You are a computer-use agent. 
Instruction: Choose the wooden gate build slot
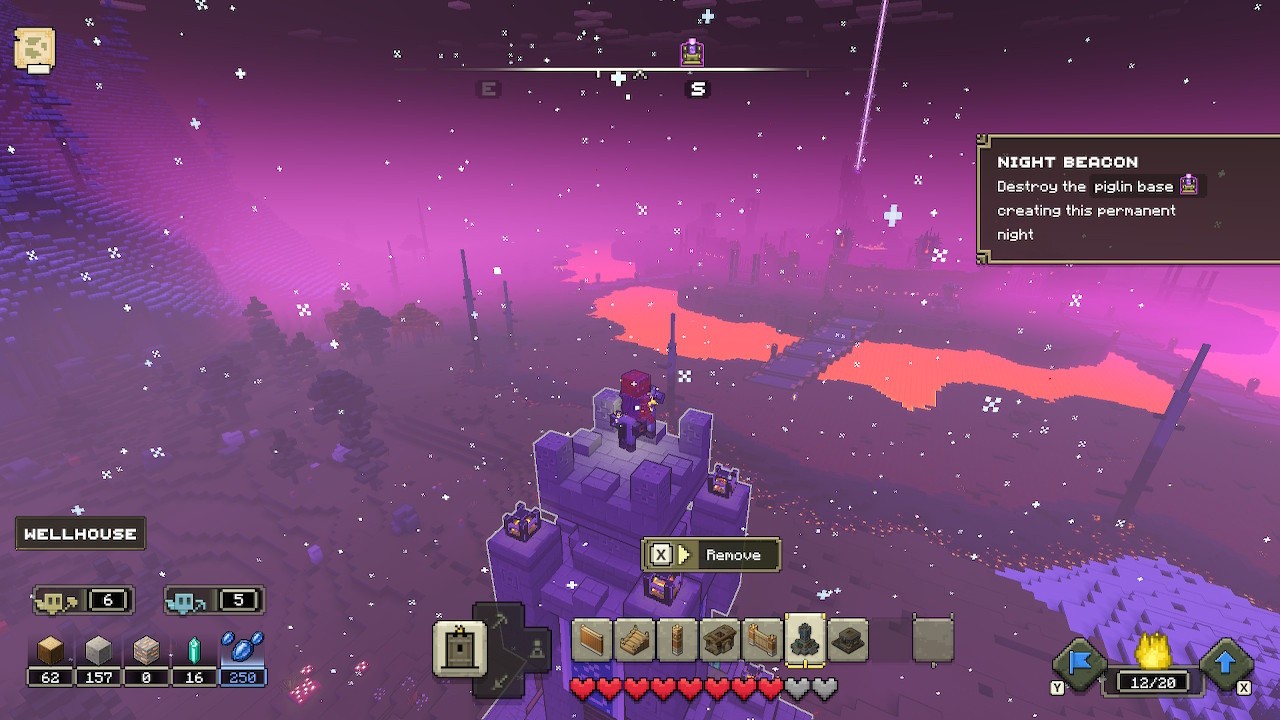762,640
